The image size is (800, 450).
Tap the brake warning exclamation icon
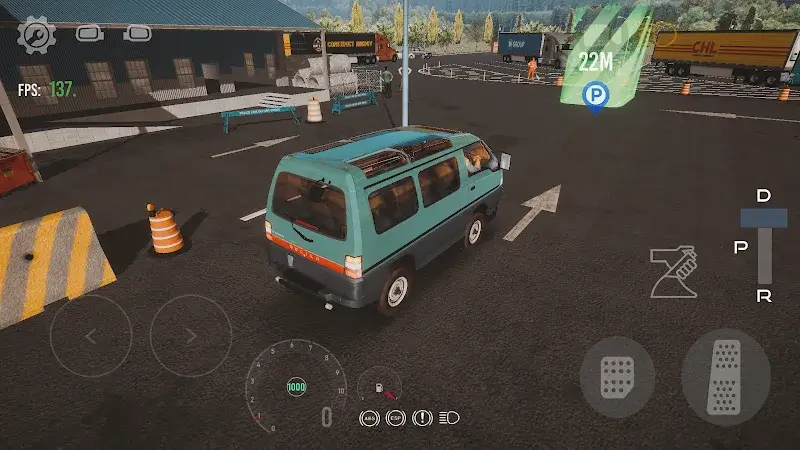(422, 417)
